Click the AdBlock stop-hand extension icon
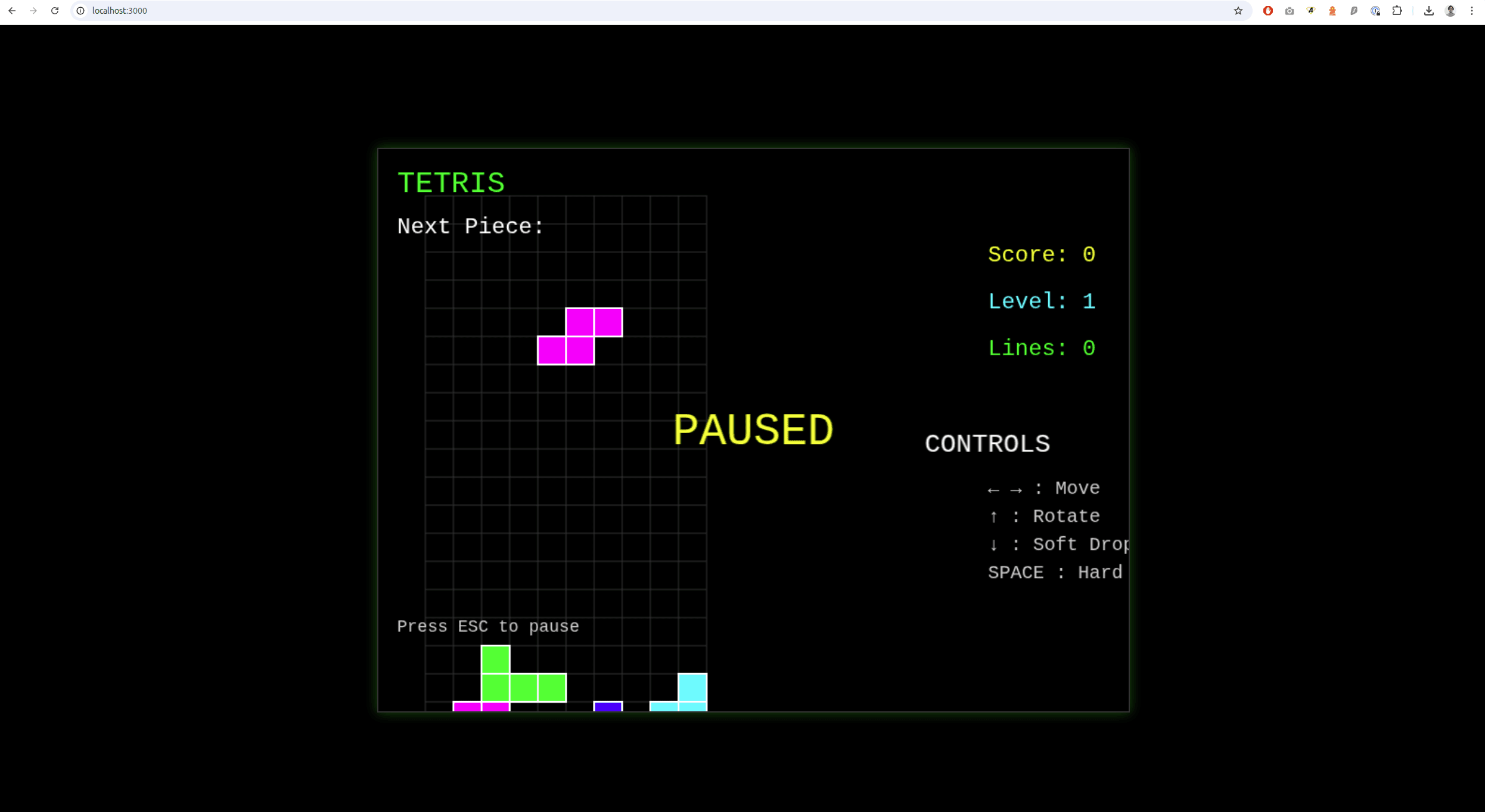The height and width of the screenshot is (812, 1485). pyautogui.click(x=1268, y=11)
